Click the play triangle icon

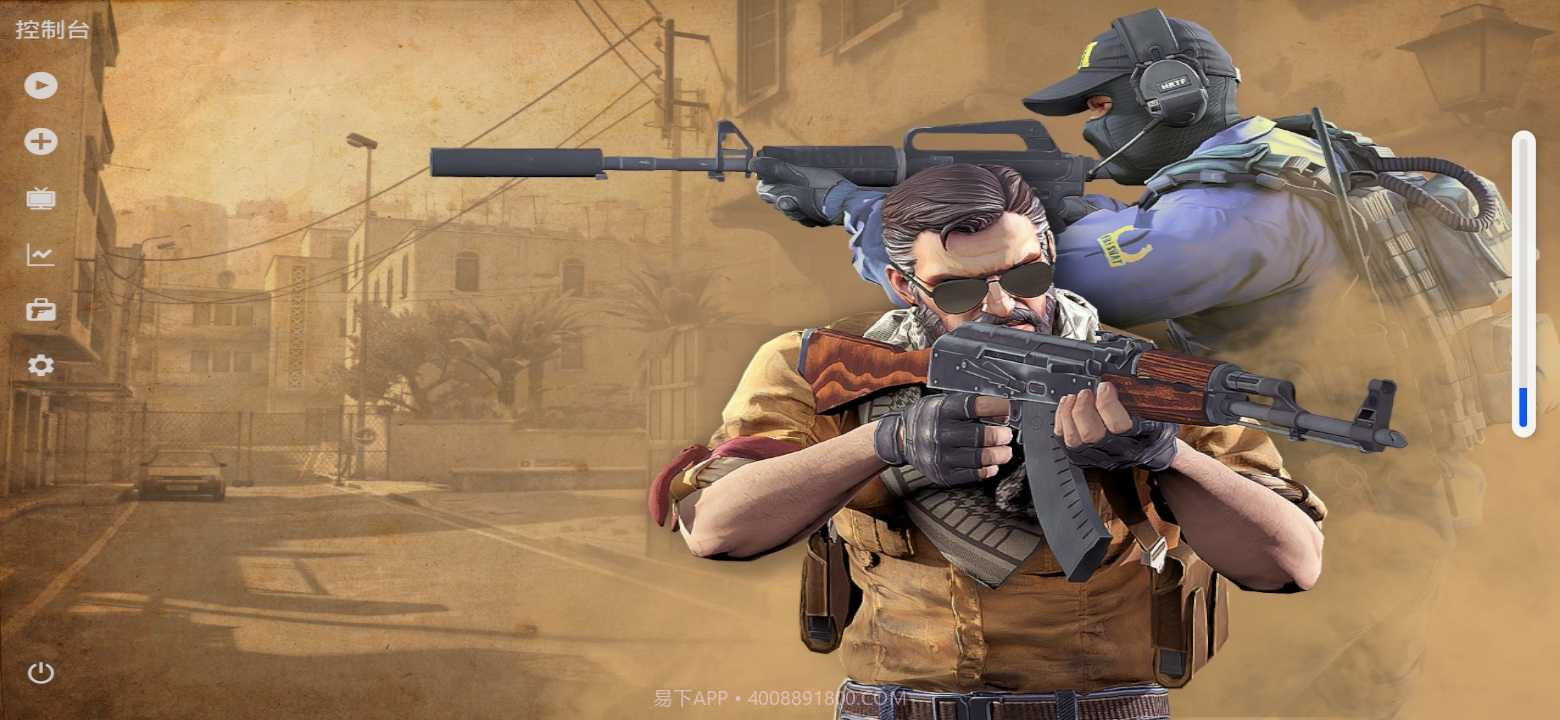[x=41, y=85]
